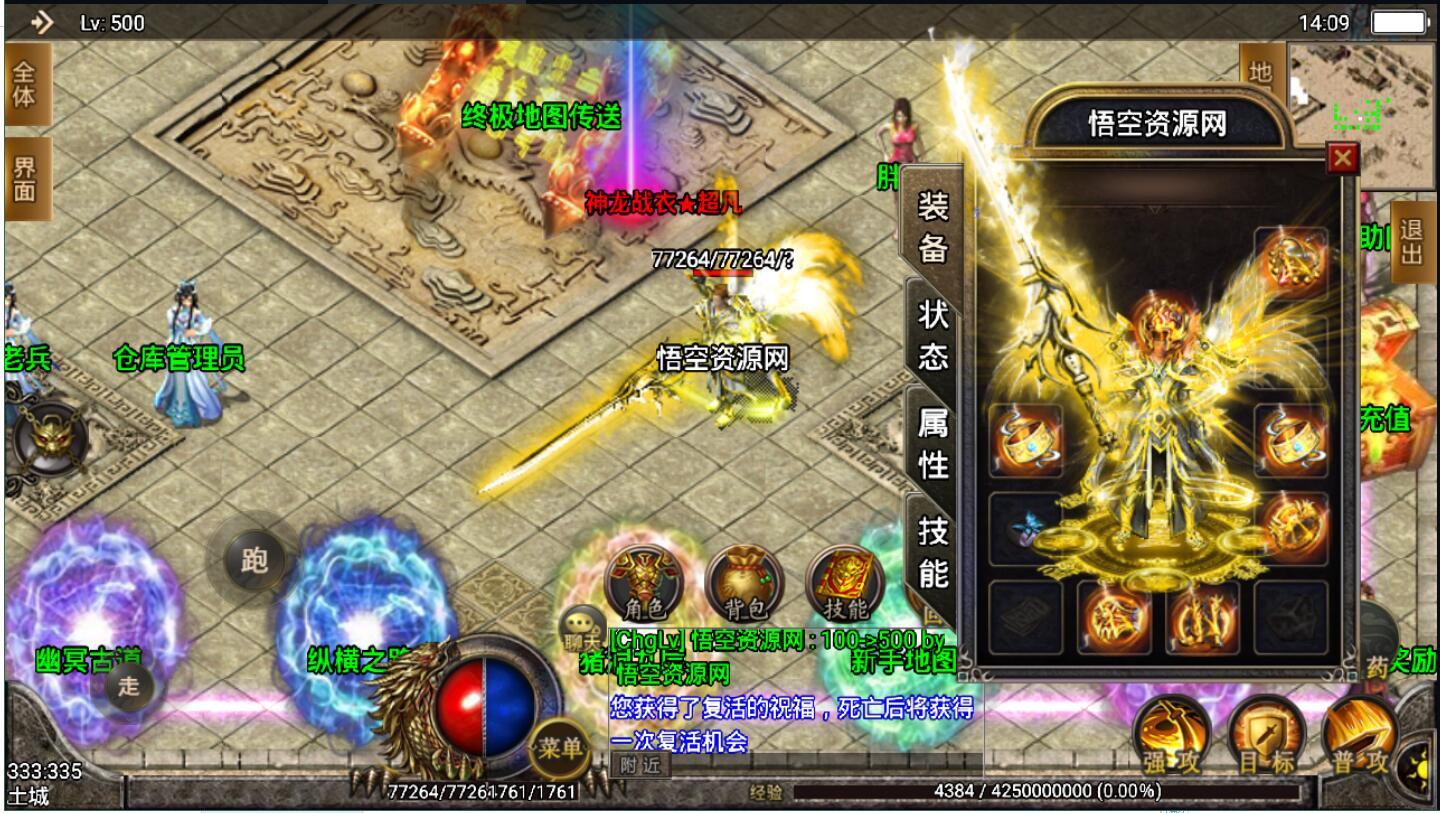Screen dimensions: 1440x813
Task: Switch to the 状态 tab
Action: [x=933, y=335]
